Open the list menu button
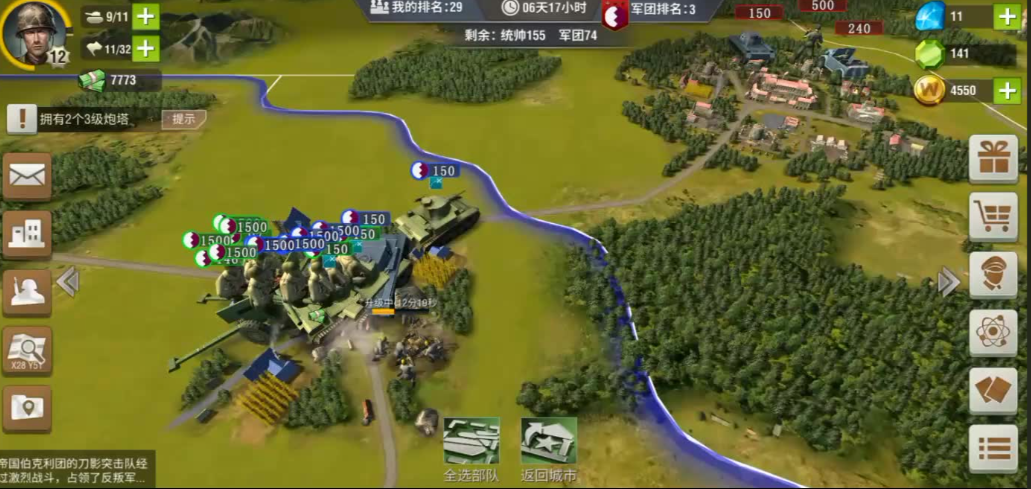The height and width of the screenshot is (489, 1031). click(x=993, y=448)
